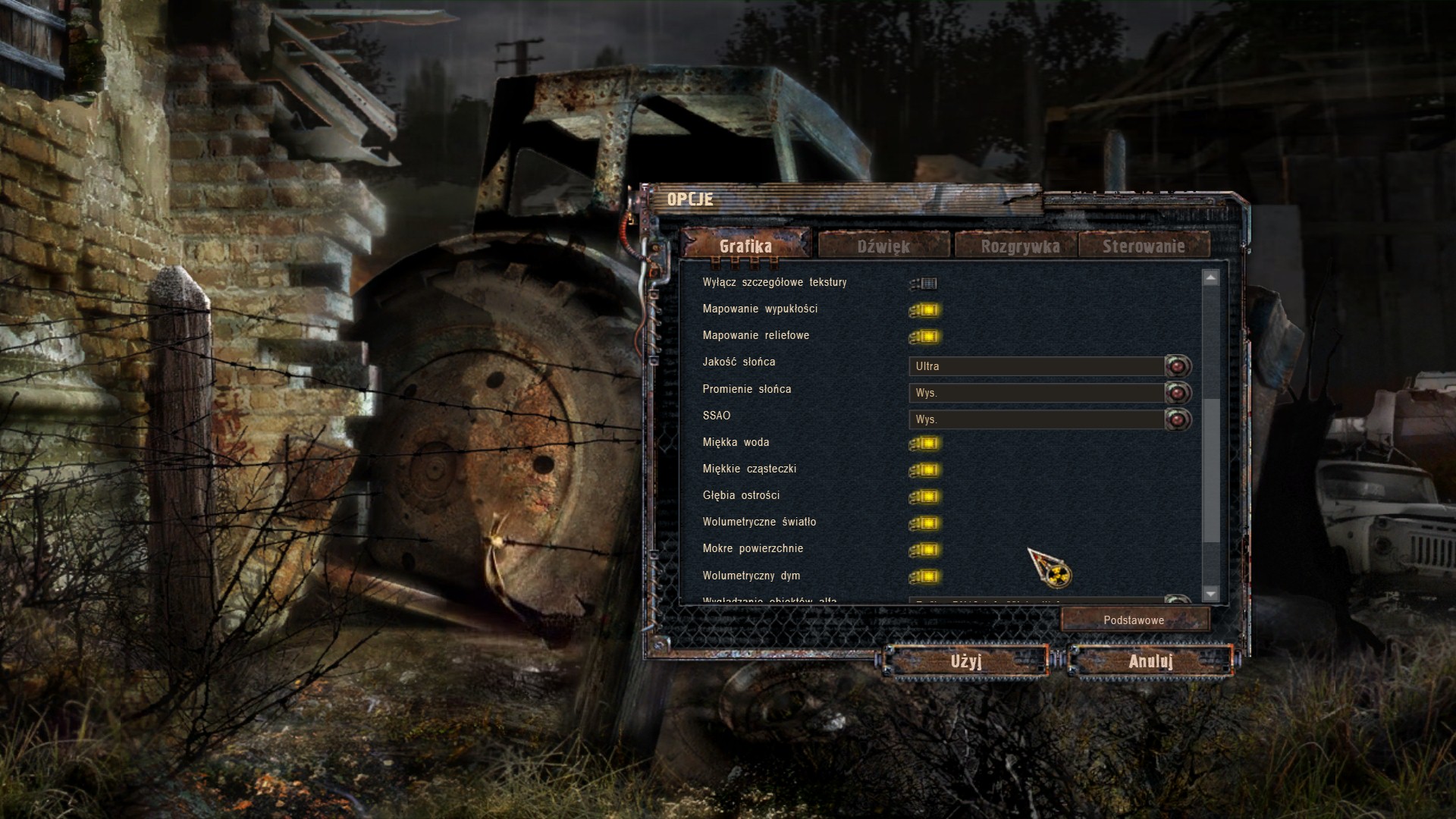Disable Mapowanie reliefowe checkbox

click(x=926, y=337)
